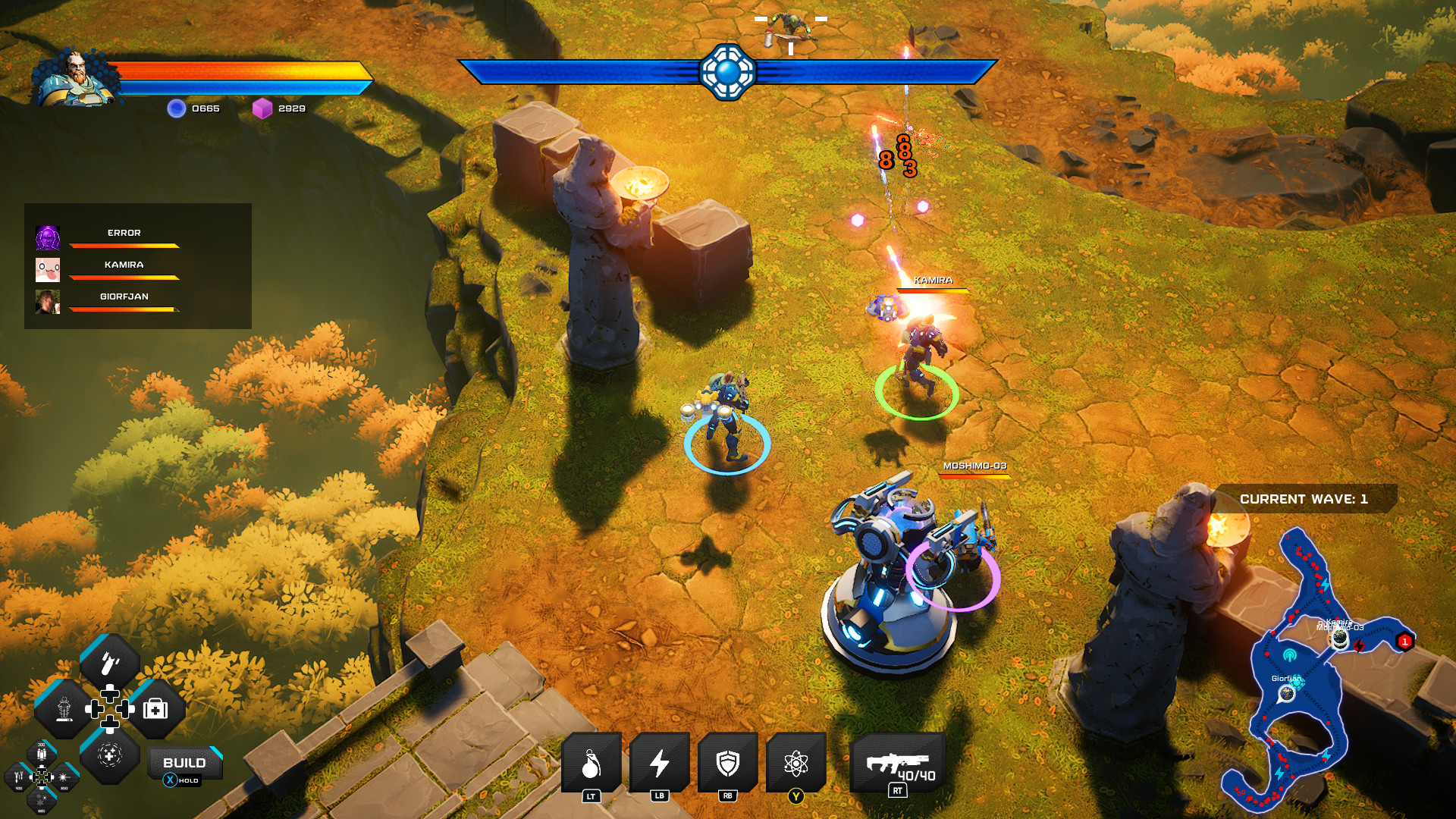Use the medkit item

[x=156, y=710]
